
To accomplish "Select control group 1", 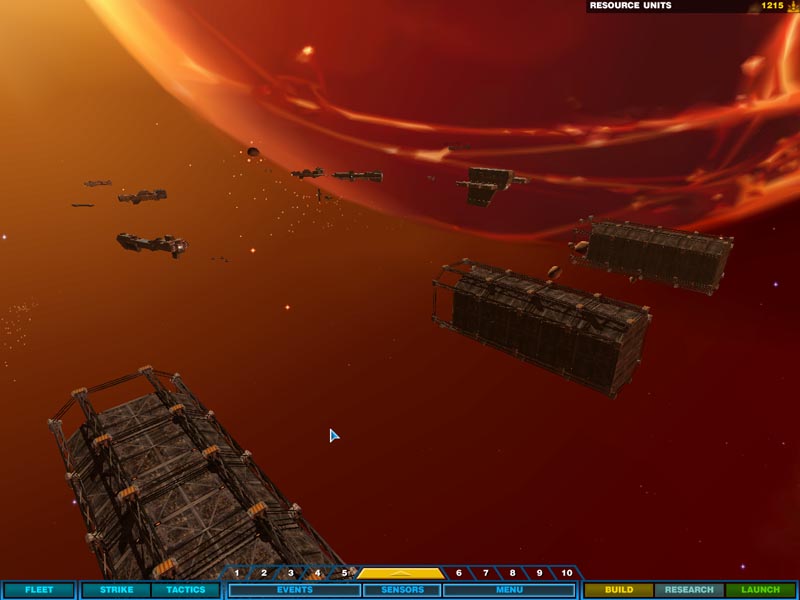I will [x=237, y=573].
